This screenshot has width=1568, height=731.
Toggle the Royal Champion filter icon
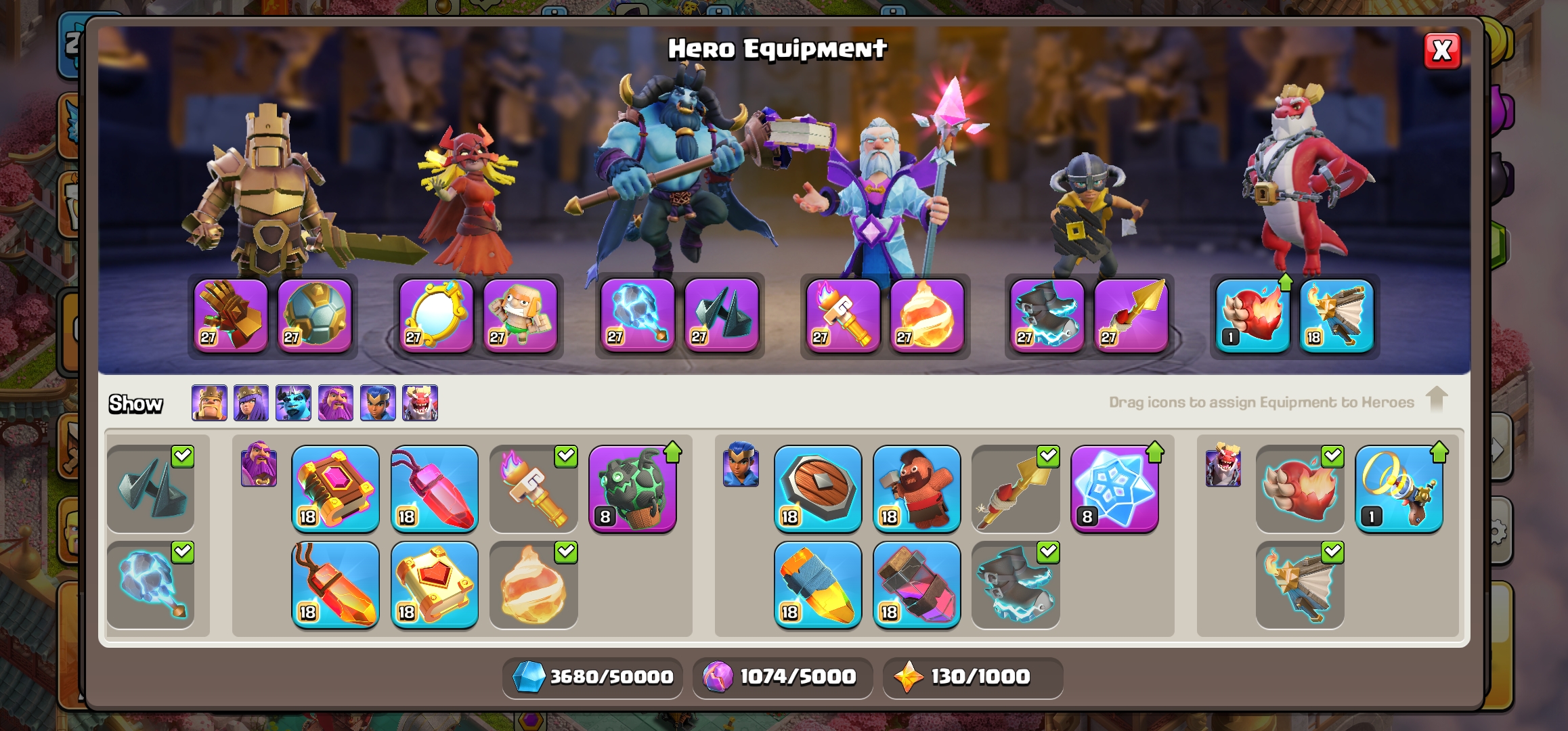[378, 403]
